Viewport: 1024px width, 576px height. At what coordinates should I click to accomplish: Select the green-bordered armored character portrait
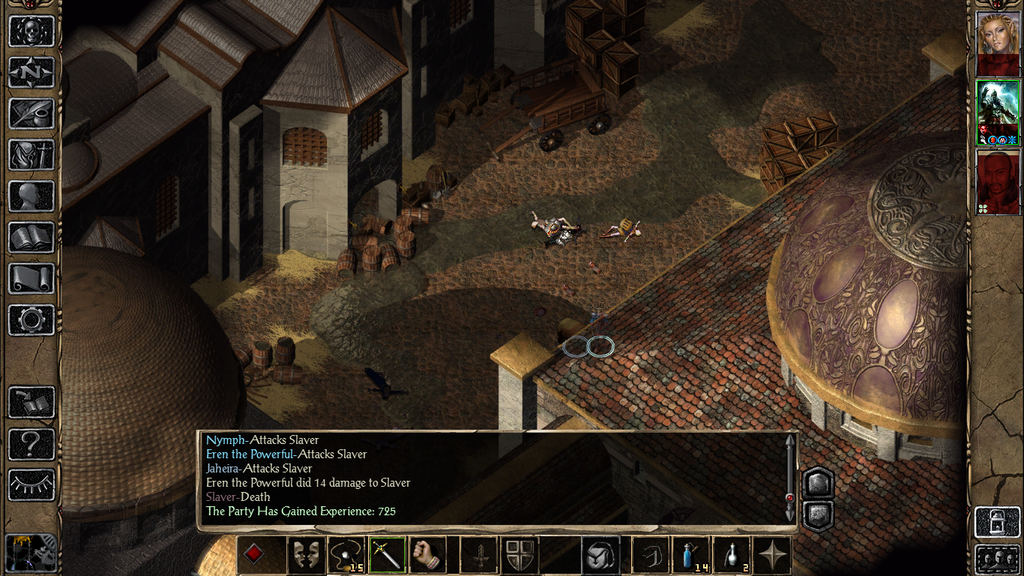(x=997, y=108)
